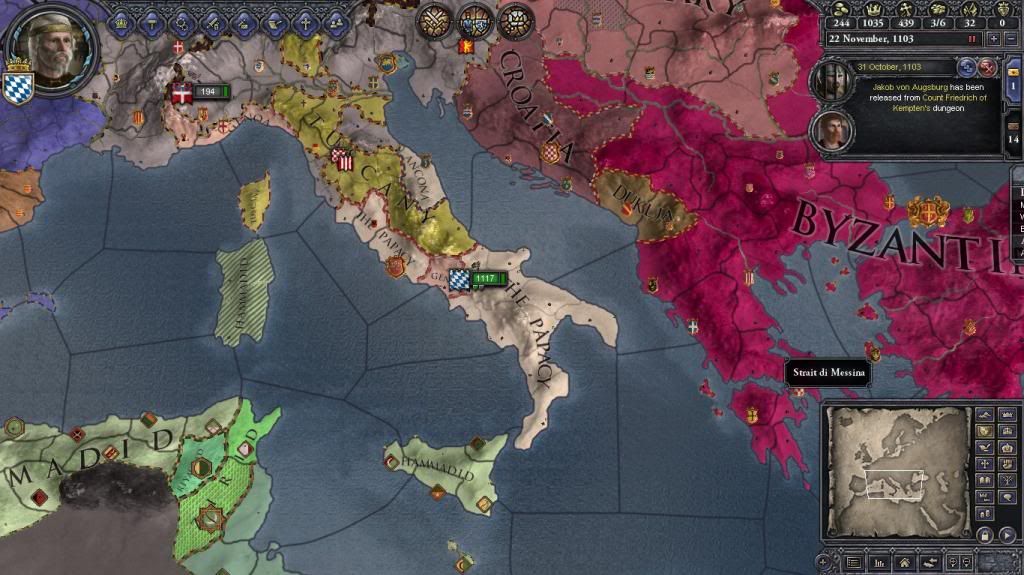Decrease game speed with minus button
The height and width of the screenshot is (575, 1024).
point(1011,38)
